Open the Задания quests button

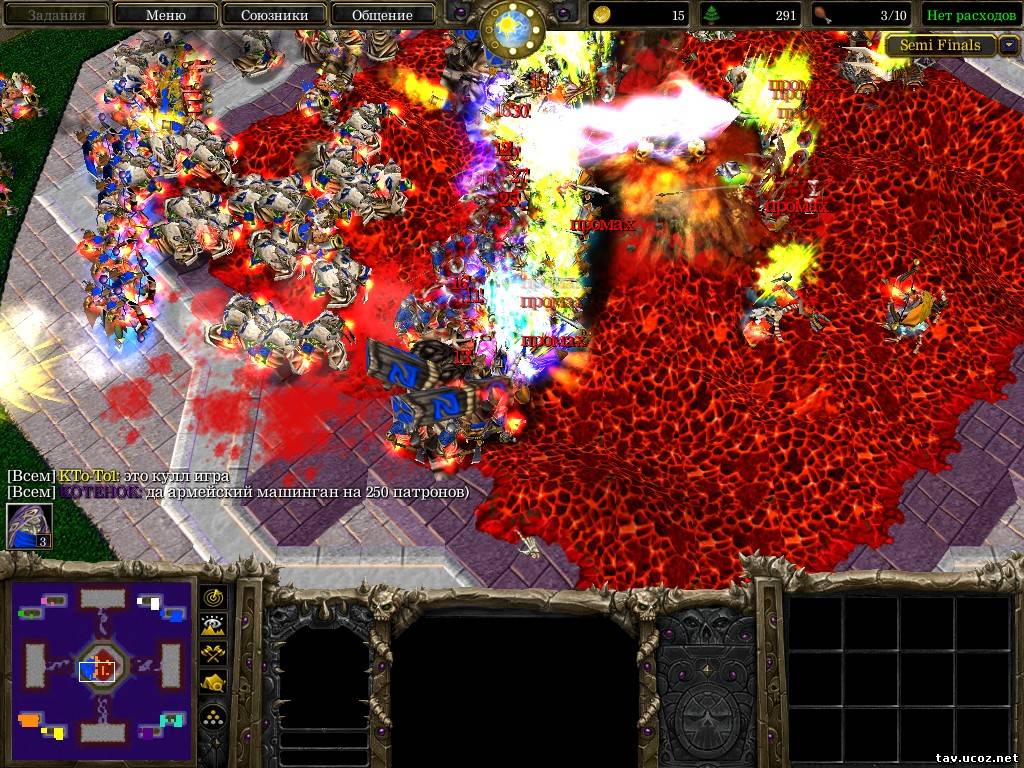(x=56, y=15)
